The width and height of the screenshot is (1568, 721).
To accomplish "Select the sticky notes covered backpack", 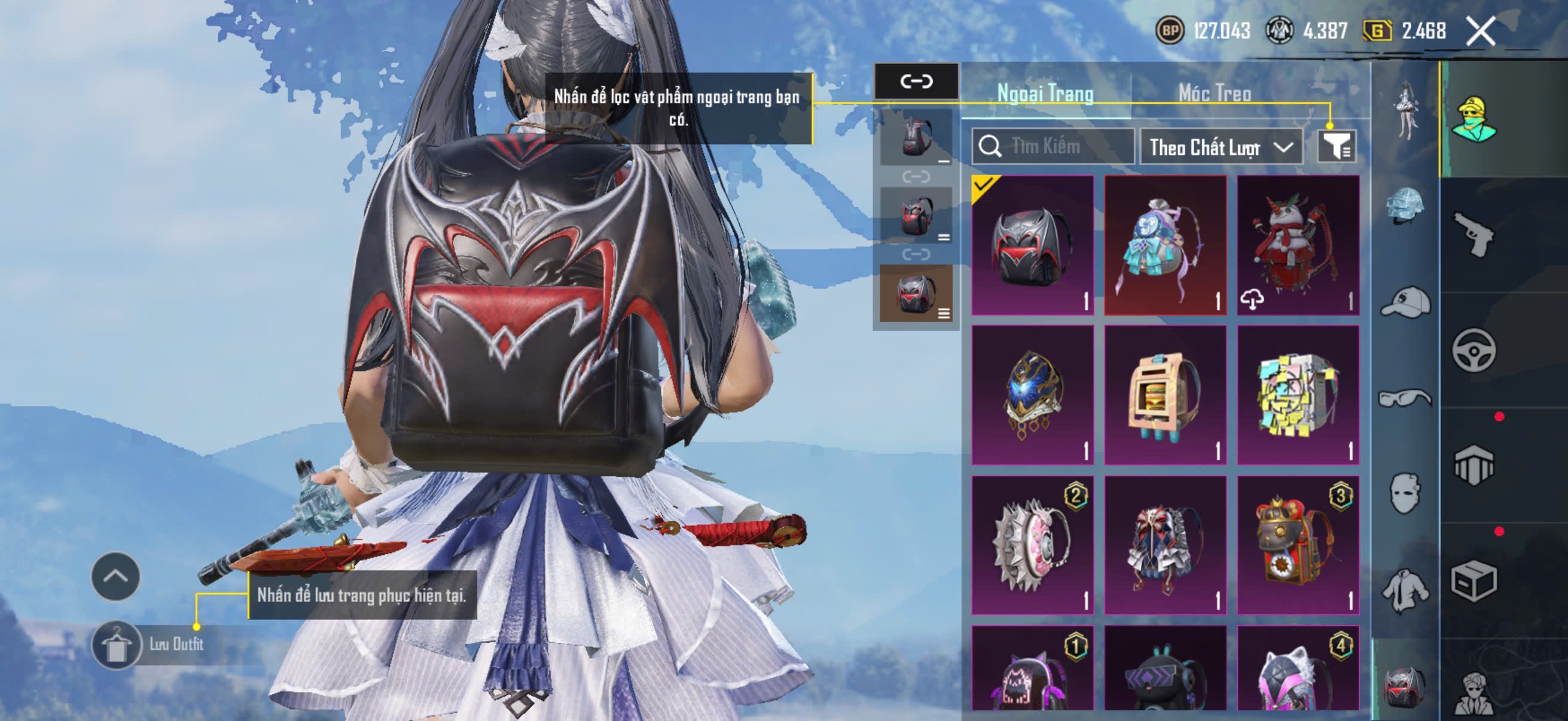I will pos(1298,394).
